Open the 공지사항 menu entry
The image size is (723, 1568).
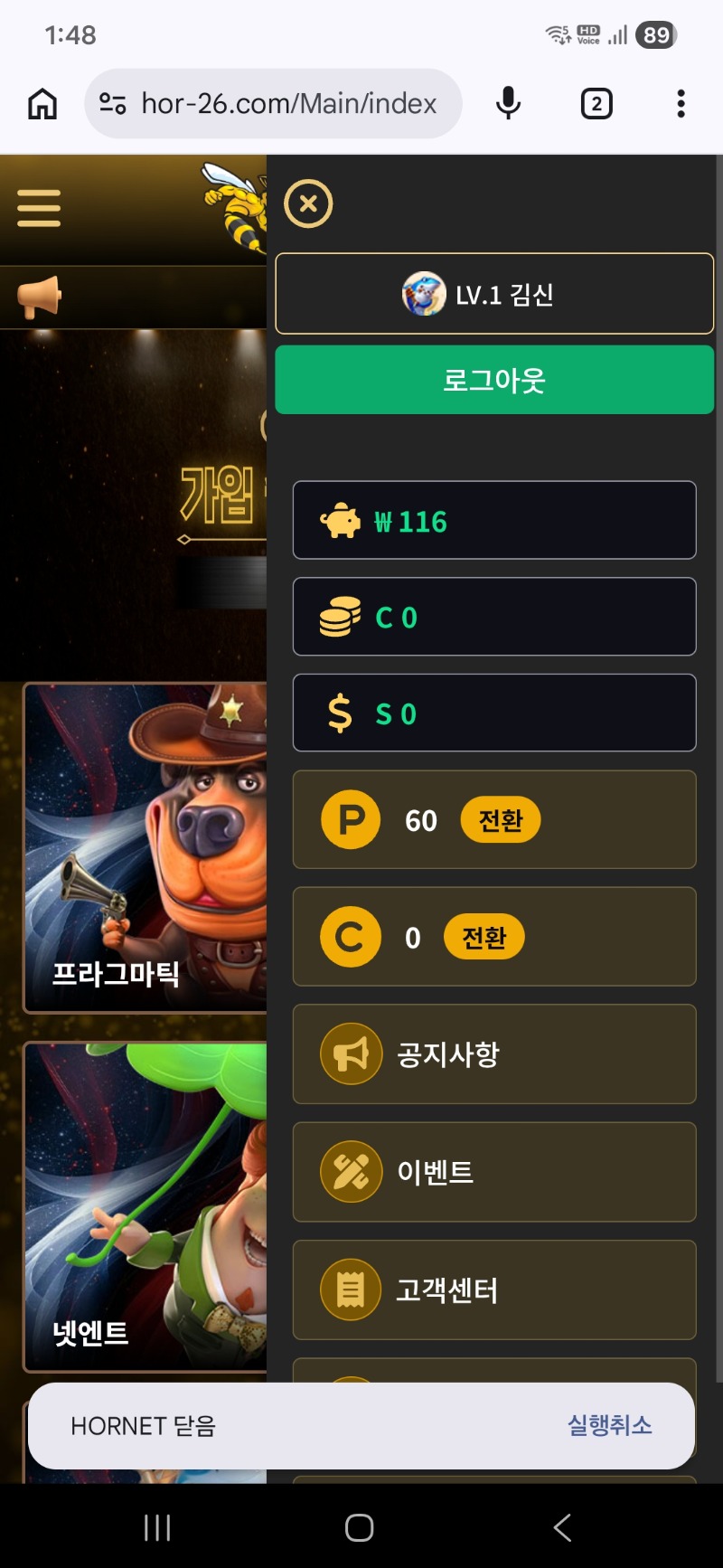point(494,1054)
